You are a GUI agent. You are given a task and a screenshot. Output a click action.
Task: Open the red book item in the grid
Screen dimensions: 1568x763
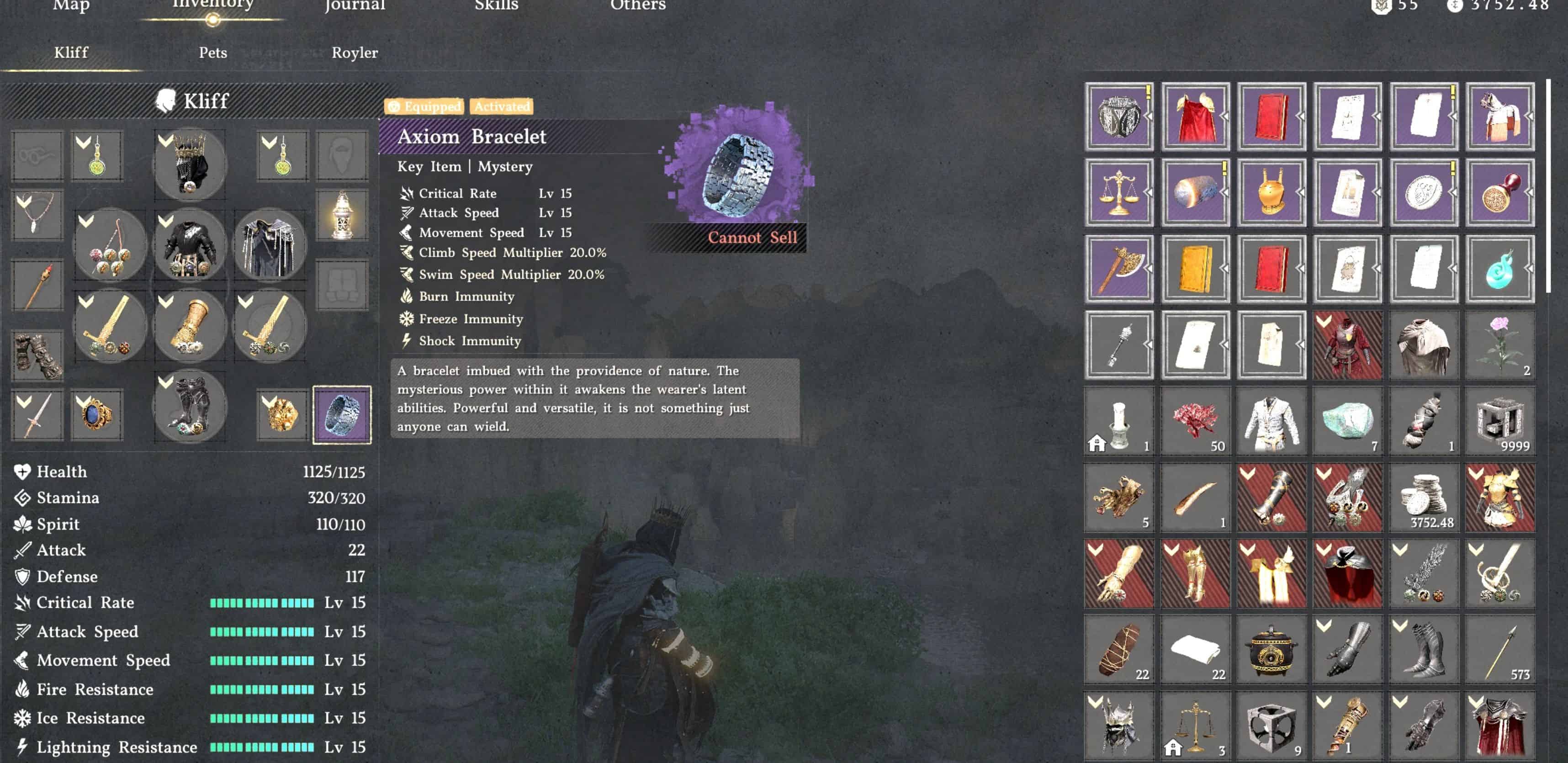[1272, 116]
